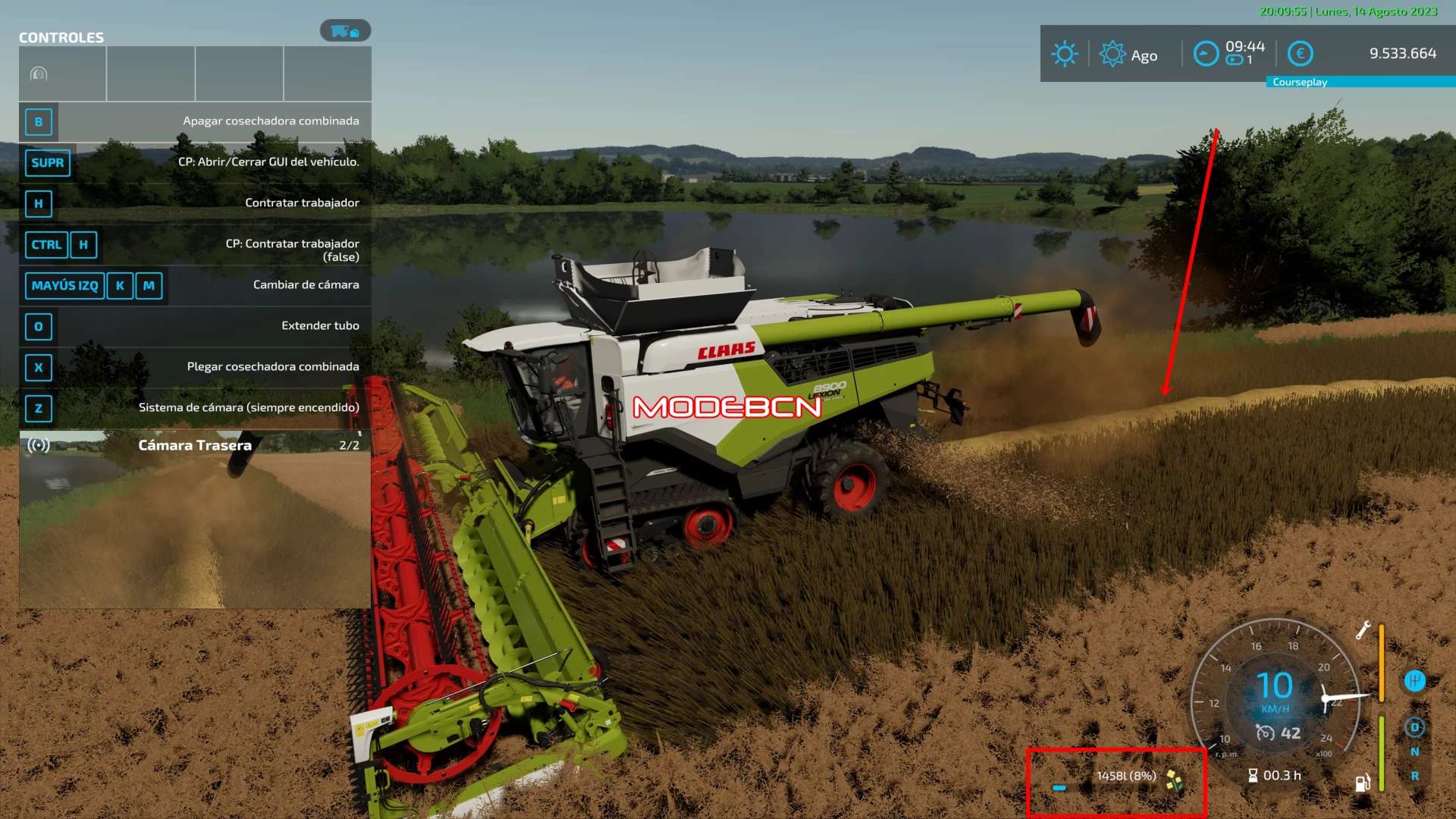The image size is (1456, 819).
Task: Click the Cámara Trasera signal icon
Action: [39, 445]
